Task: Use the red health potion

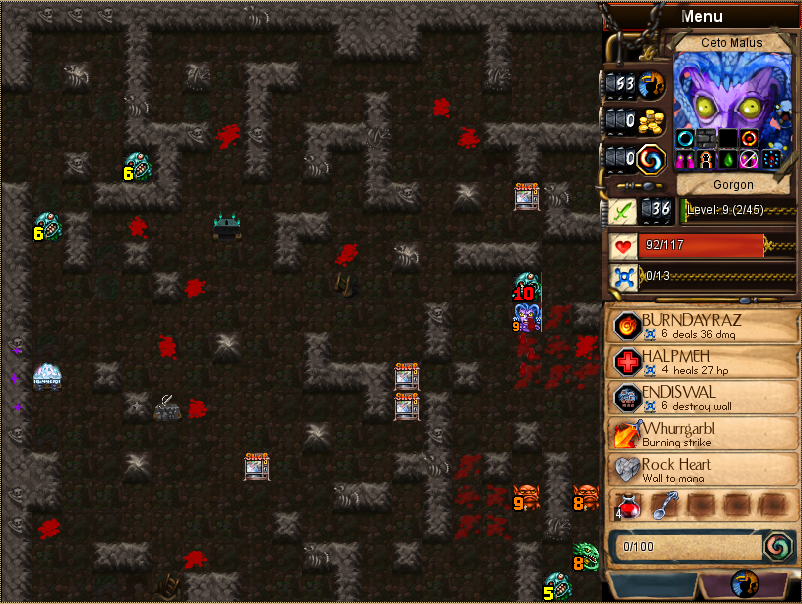Action: (628, 506)
